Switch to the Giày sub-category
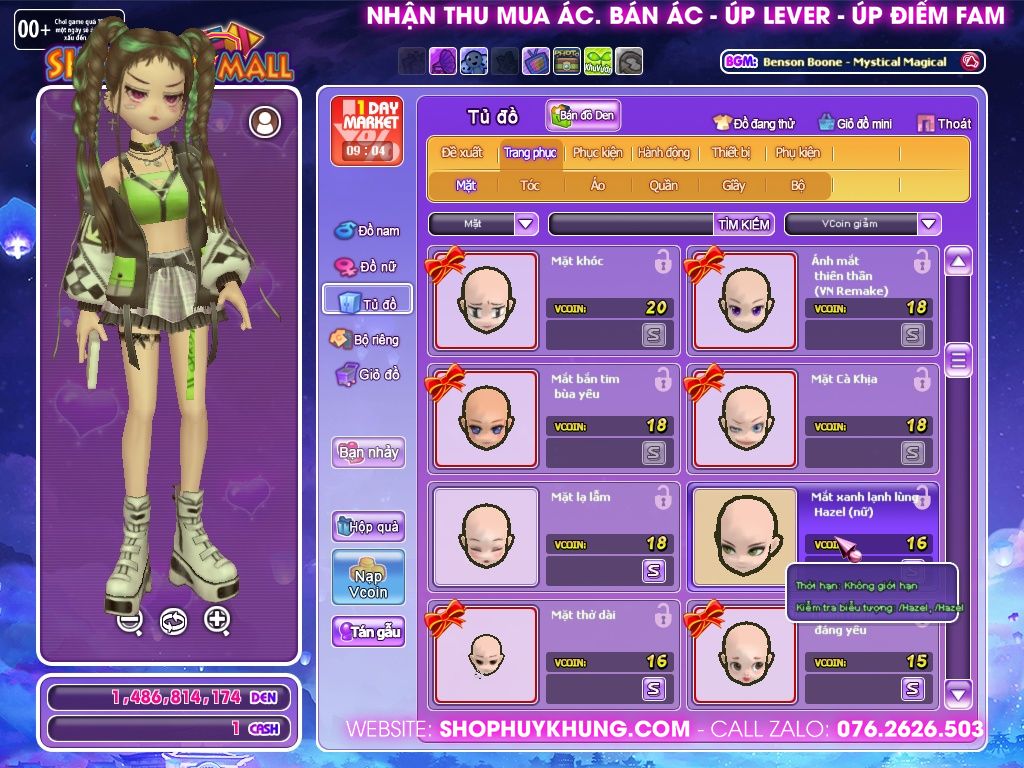Screen dimensions: 1024x768 [734, 185]
